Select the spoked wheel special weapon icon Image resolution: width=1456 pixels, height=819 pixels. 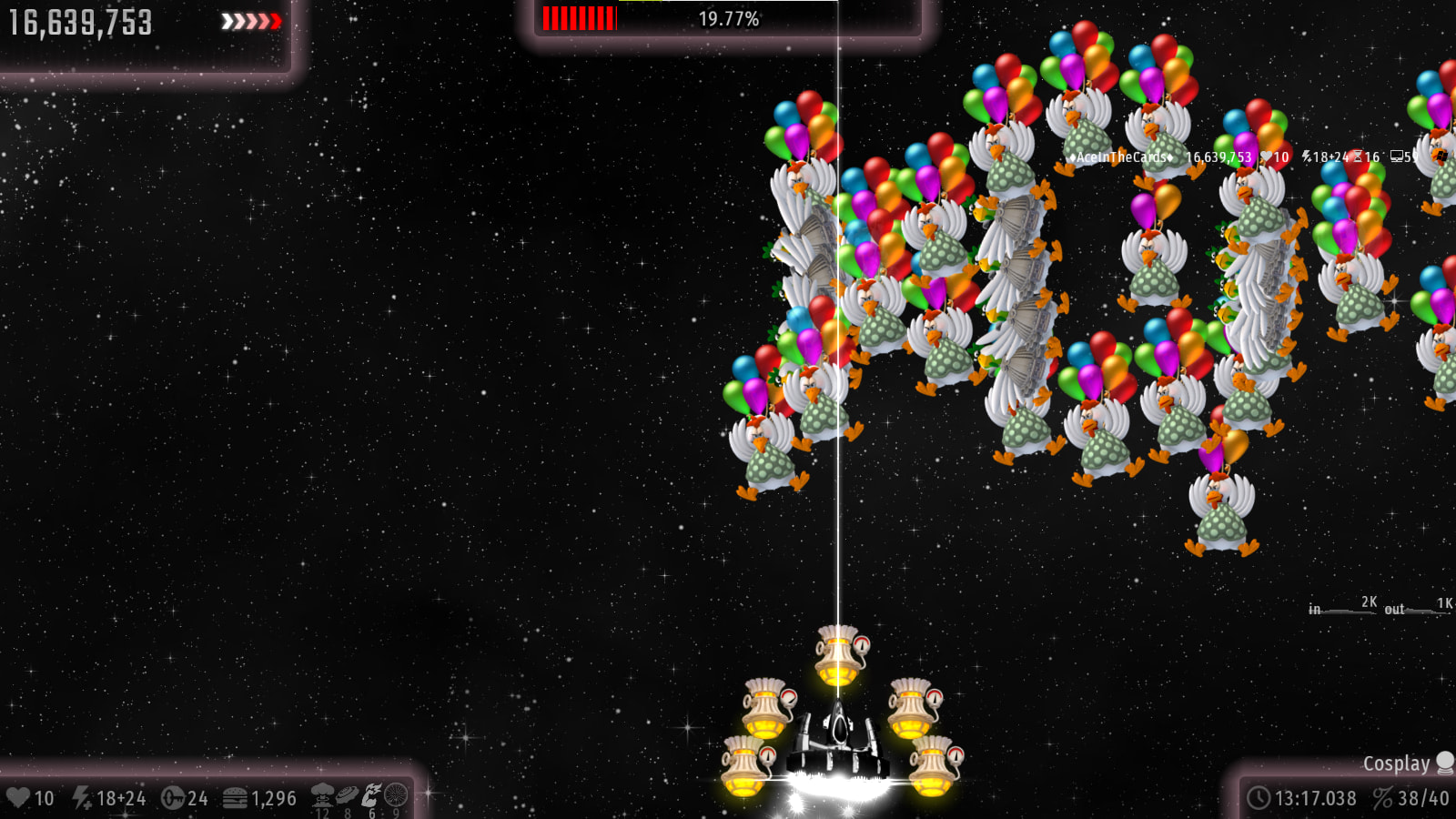pos(396,795)
